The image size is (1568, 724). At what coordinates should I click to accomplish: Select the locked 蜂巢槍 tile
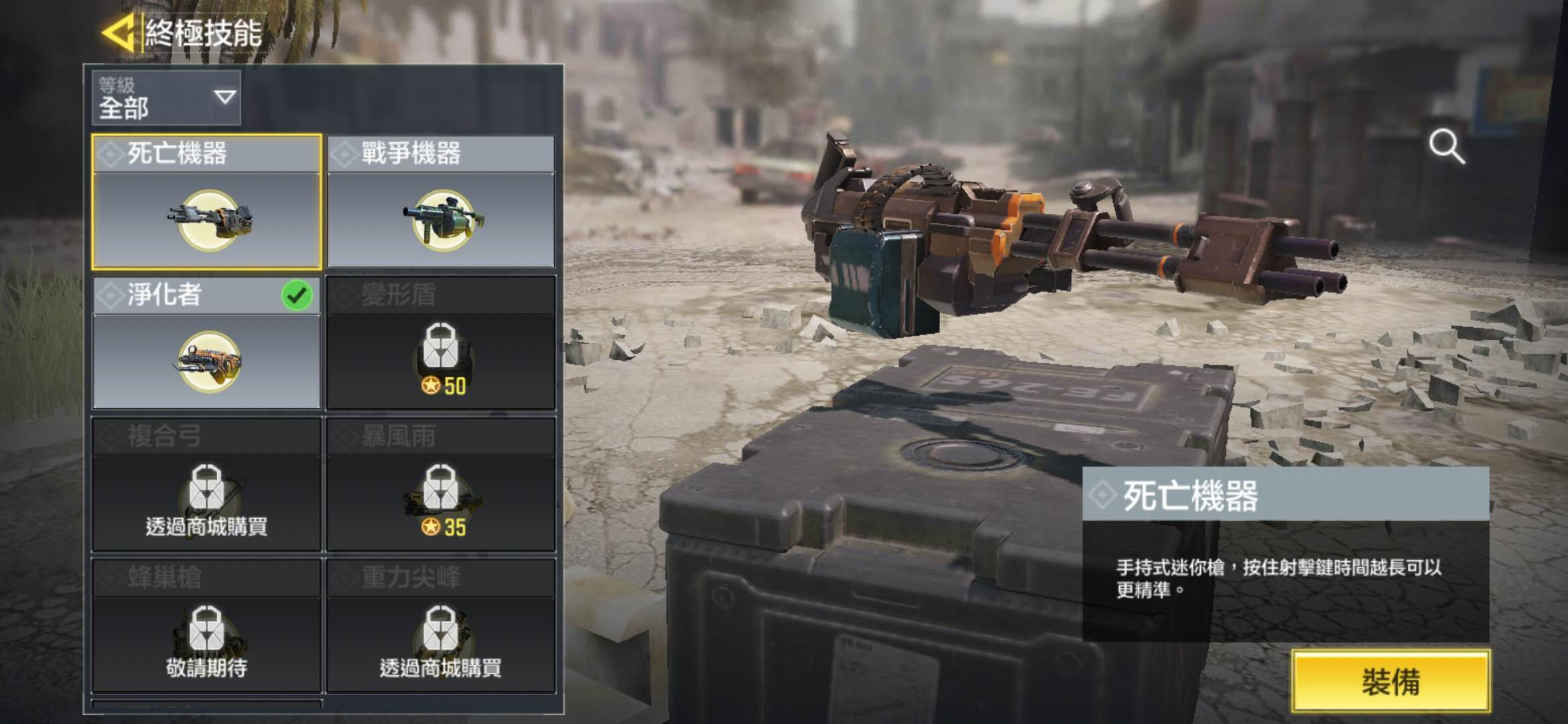point(206,625)
